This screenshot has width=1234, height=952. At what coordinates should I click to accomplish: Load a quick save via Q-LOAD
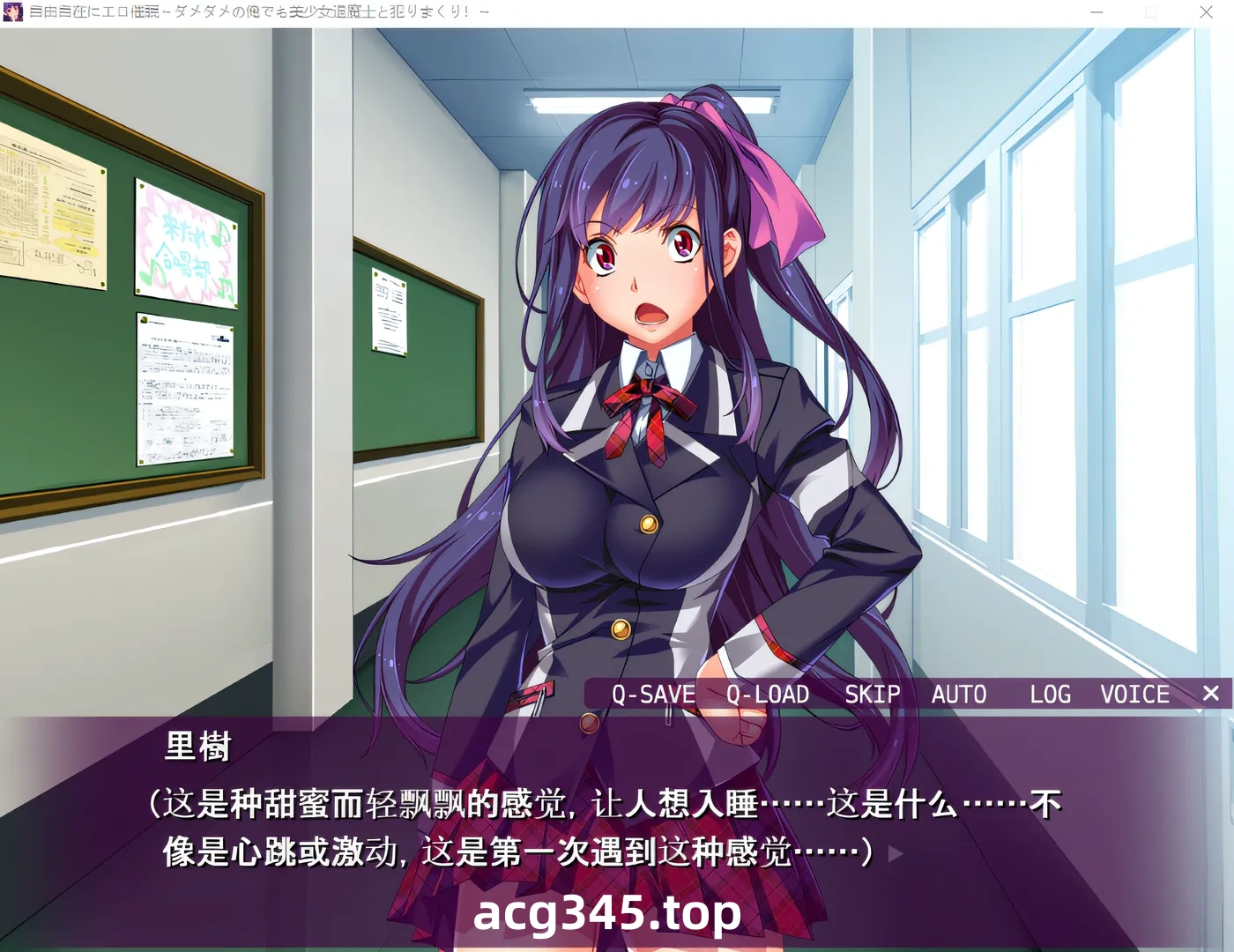click(x=766, y=695)
